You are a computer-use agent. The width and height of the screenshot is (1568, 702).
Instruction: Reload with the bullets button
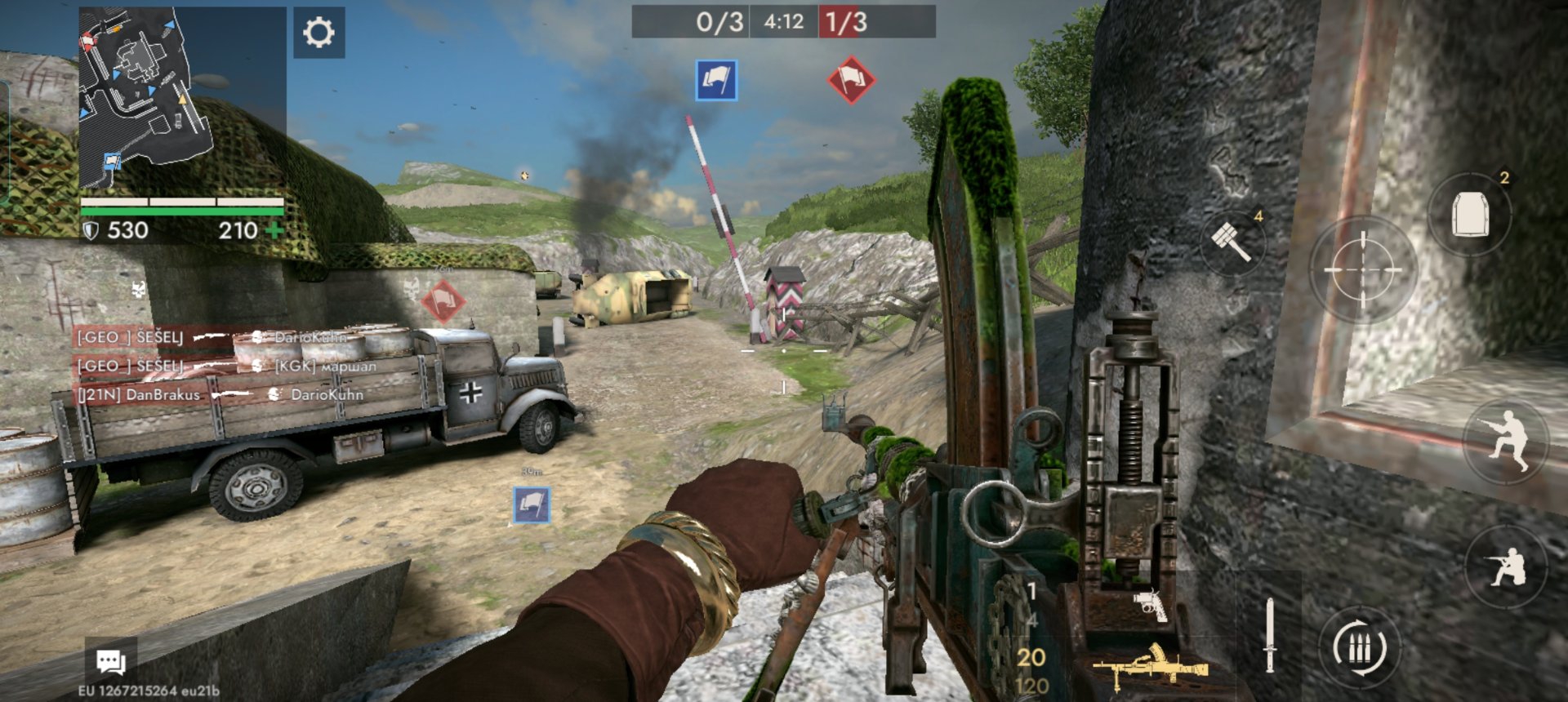(x=1360, y=648)
